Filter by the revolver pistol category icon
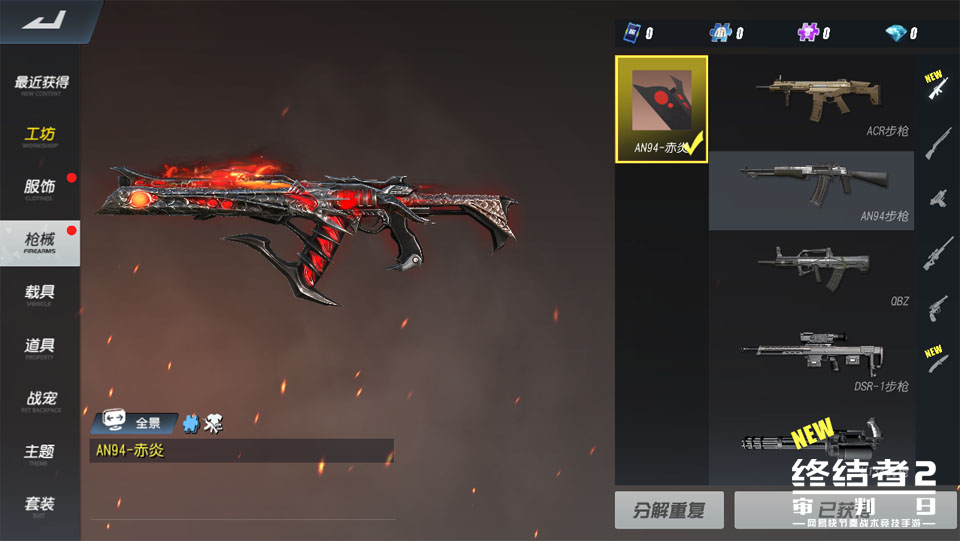 coord(937,305)
